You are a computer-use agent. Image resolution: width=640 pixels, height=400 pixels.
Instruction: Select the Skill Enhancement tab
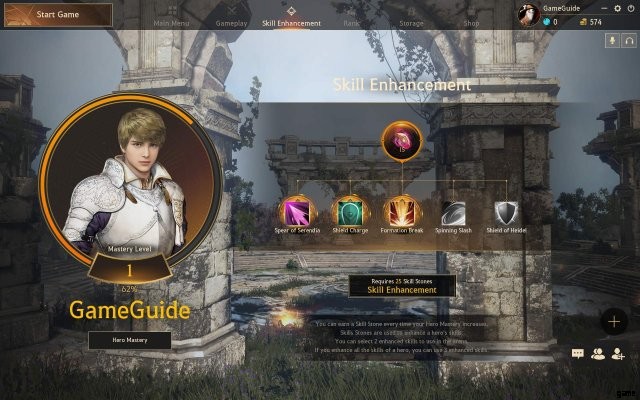pyautogui.click(x=292, y=21)
